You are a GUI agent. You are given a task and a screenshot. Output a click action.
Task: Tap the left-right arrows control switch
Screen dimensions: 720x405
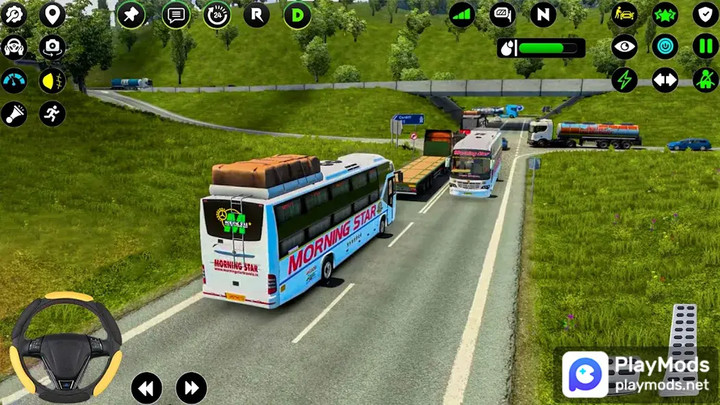(x=665, y=80)
